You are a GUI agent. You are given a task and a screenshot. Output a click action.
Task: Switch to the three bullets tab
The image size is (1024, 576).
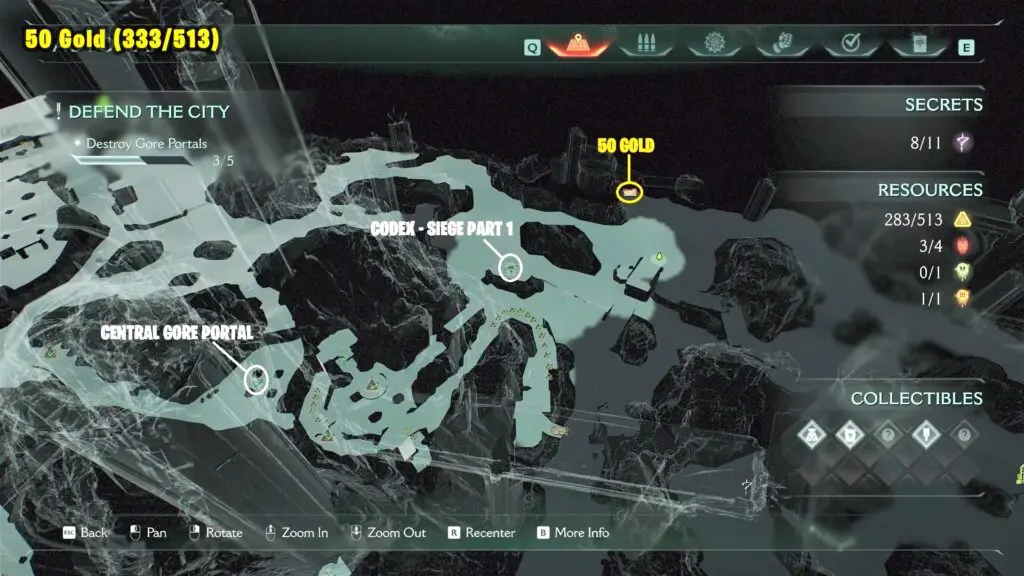(643, 44)
